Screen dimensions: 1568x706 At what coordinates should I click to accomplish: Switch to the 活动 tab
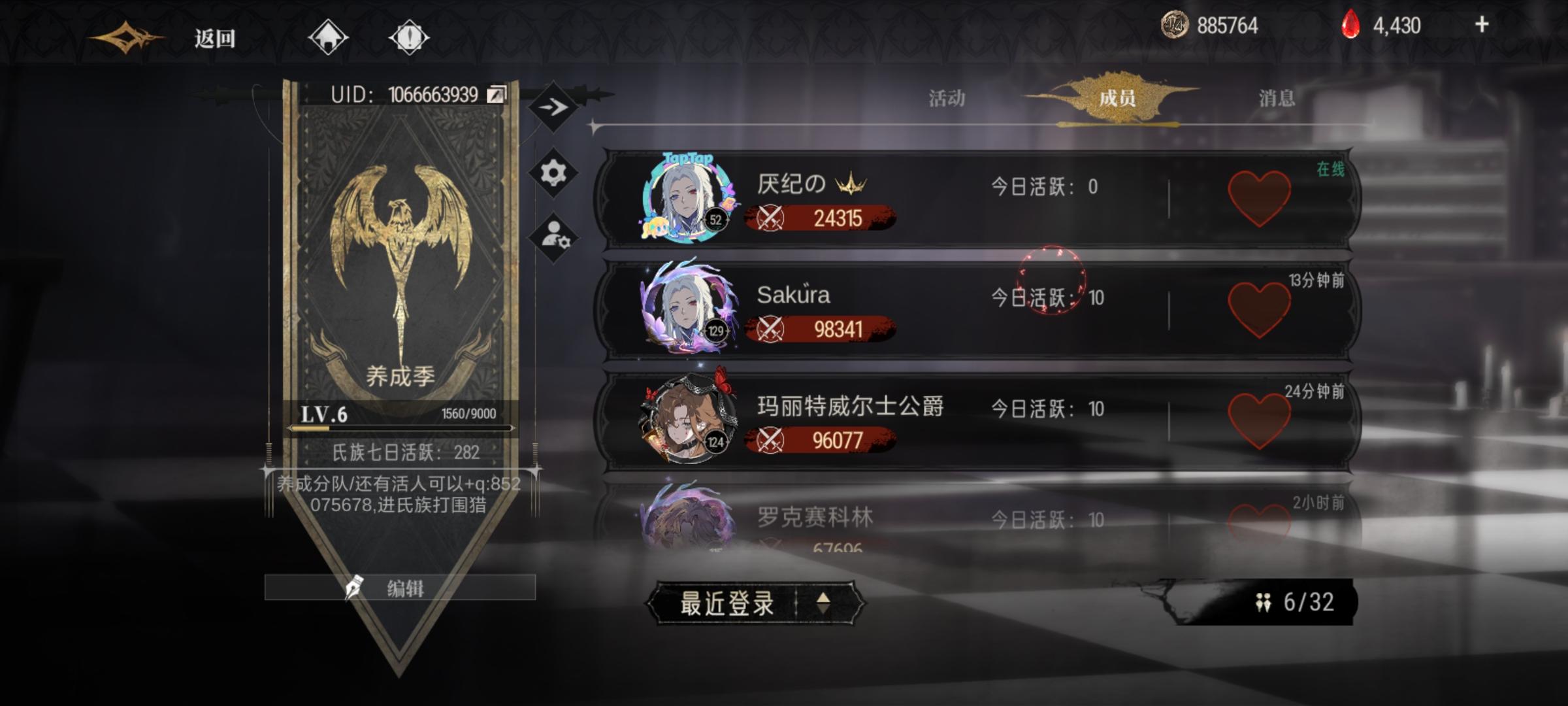tap(947, 98)
